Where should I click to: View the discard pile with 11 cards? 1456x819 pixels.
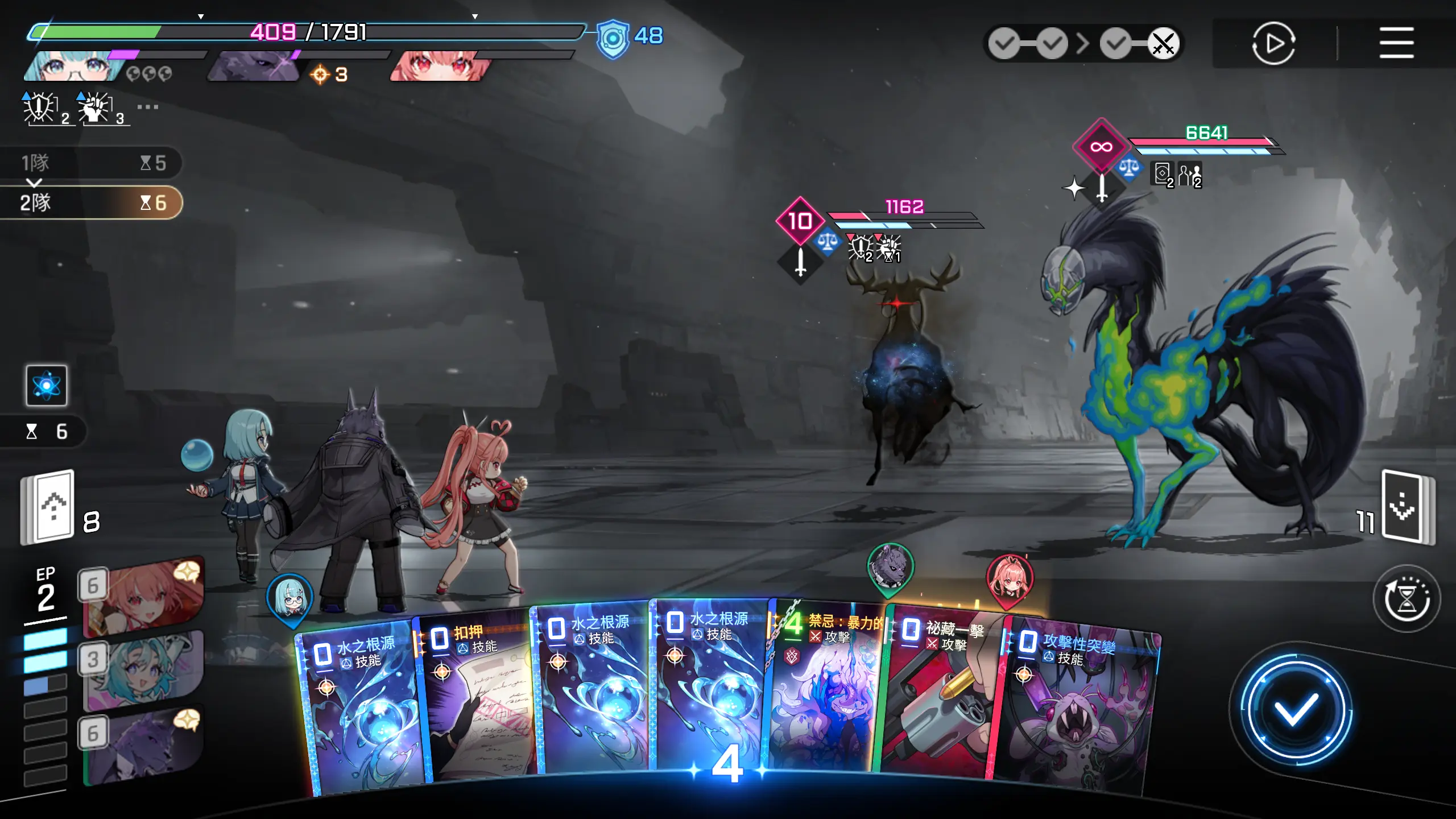coord(1407,507)
